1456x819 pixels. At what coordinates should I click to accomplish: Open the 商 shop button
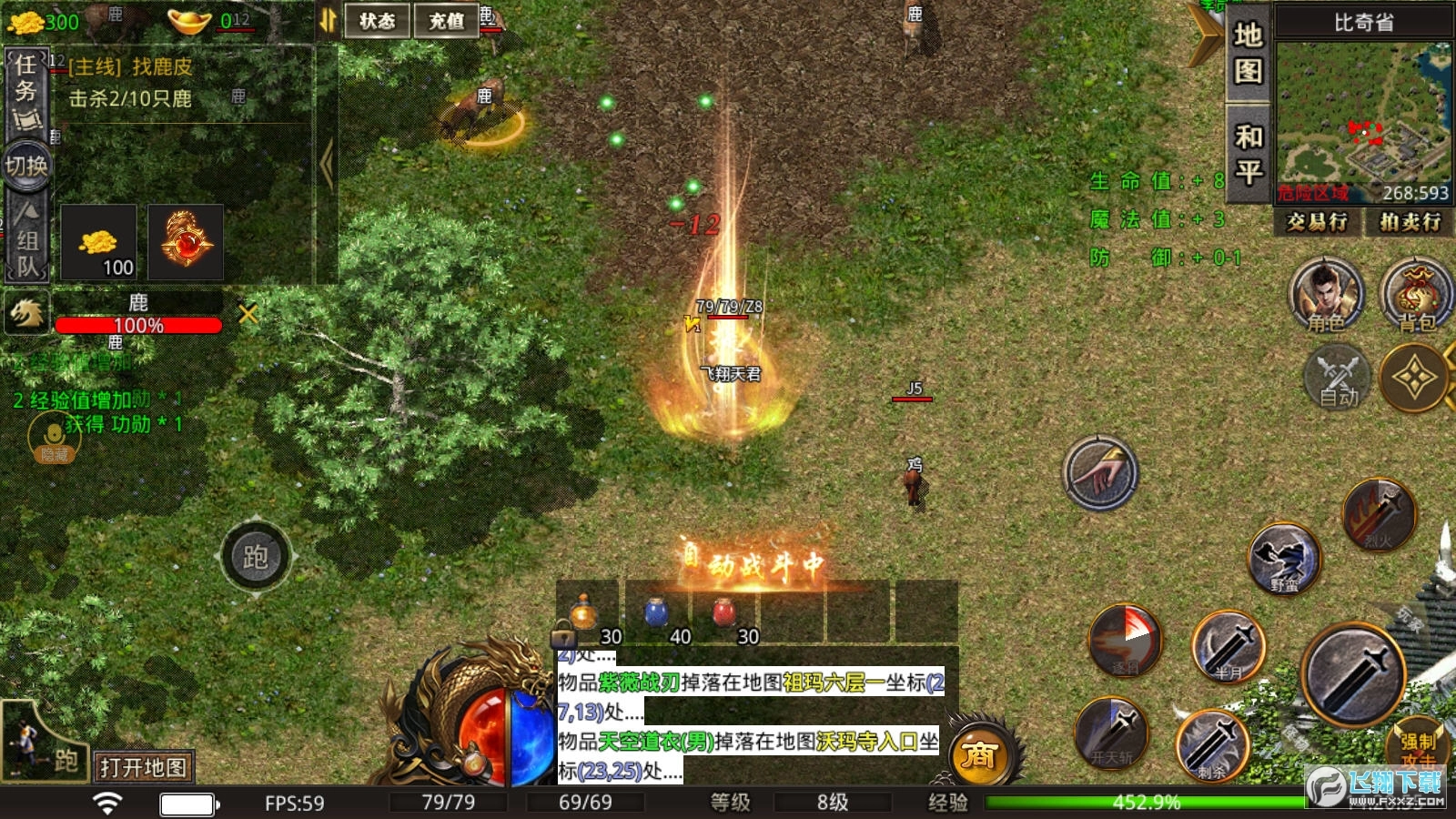click(979, 754)
